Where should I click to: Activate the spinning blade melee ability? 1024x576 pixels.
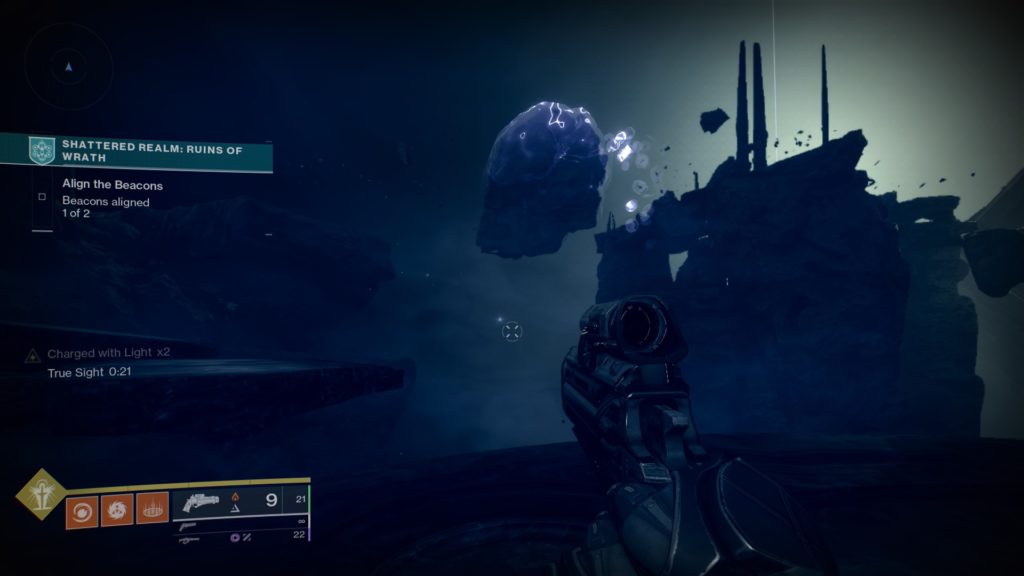116,510
